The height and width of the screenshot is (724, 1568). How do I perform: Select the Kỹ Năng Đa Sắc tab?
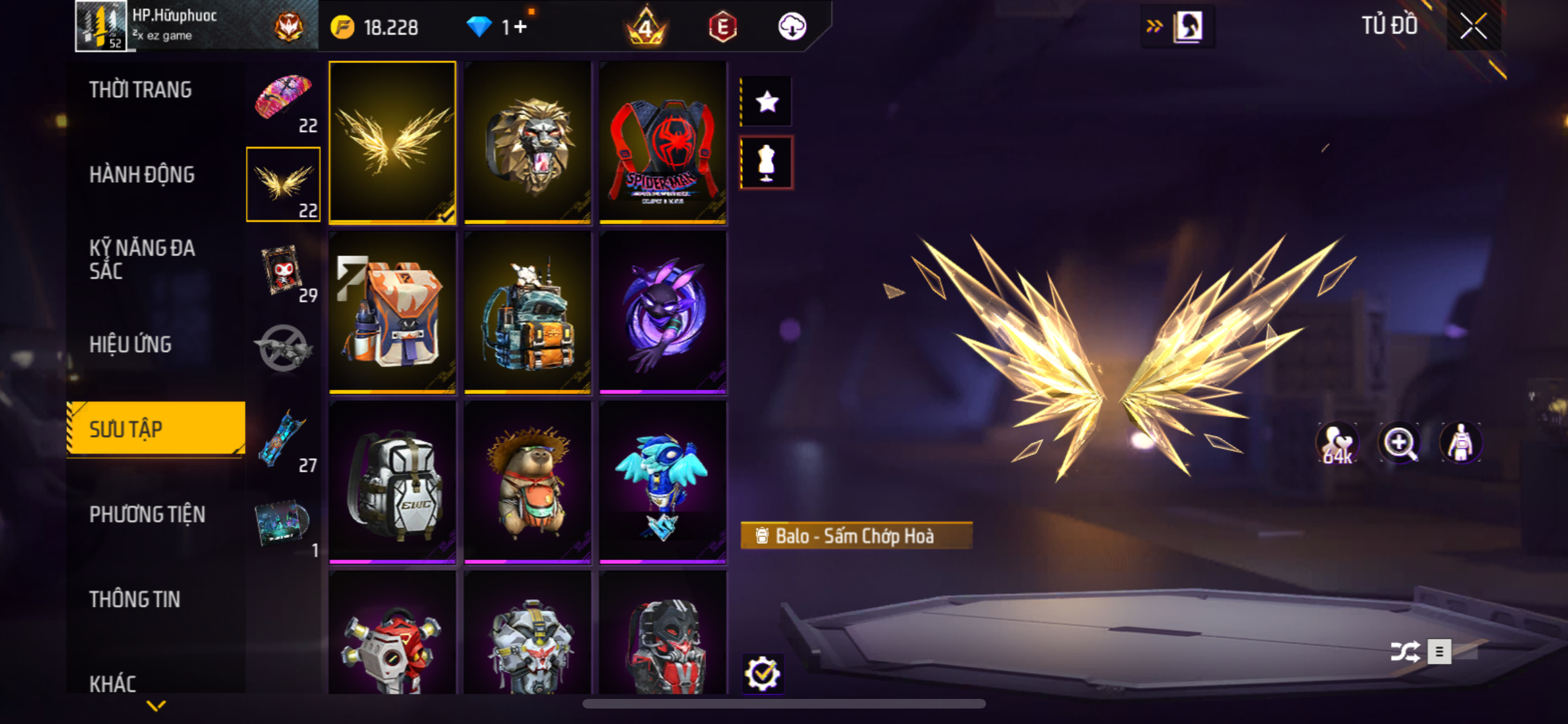(142, 259)
